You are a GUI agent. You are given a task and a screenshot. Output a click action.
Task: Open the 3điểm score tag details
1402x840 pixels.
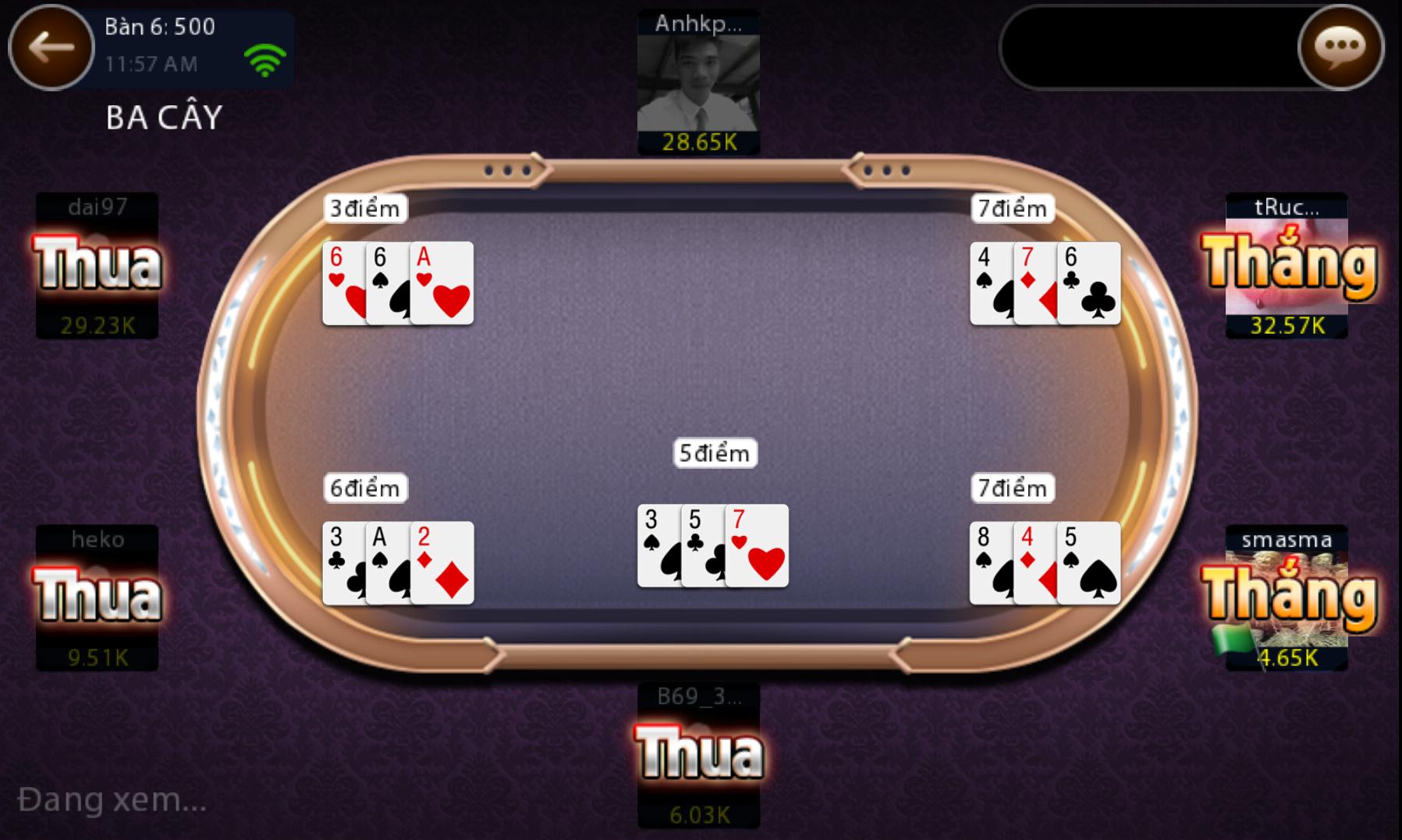pos(364,208)
